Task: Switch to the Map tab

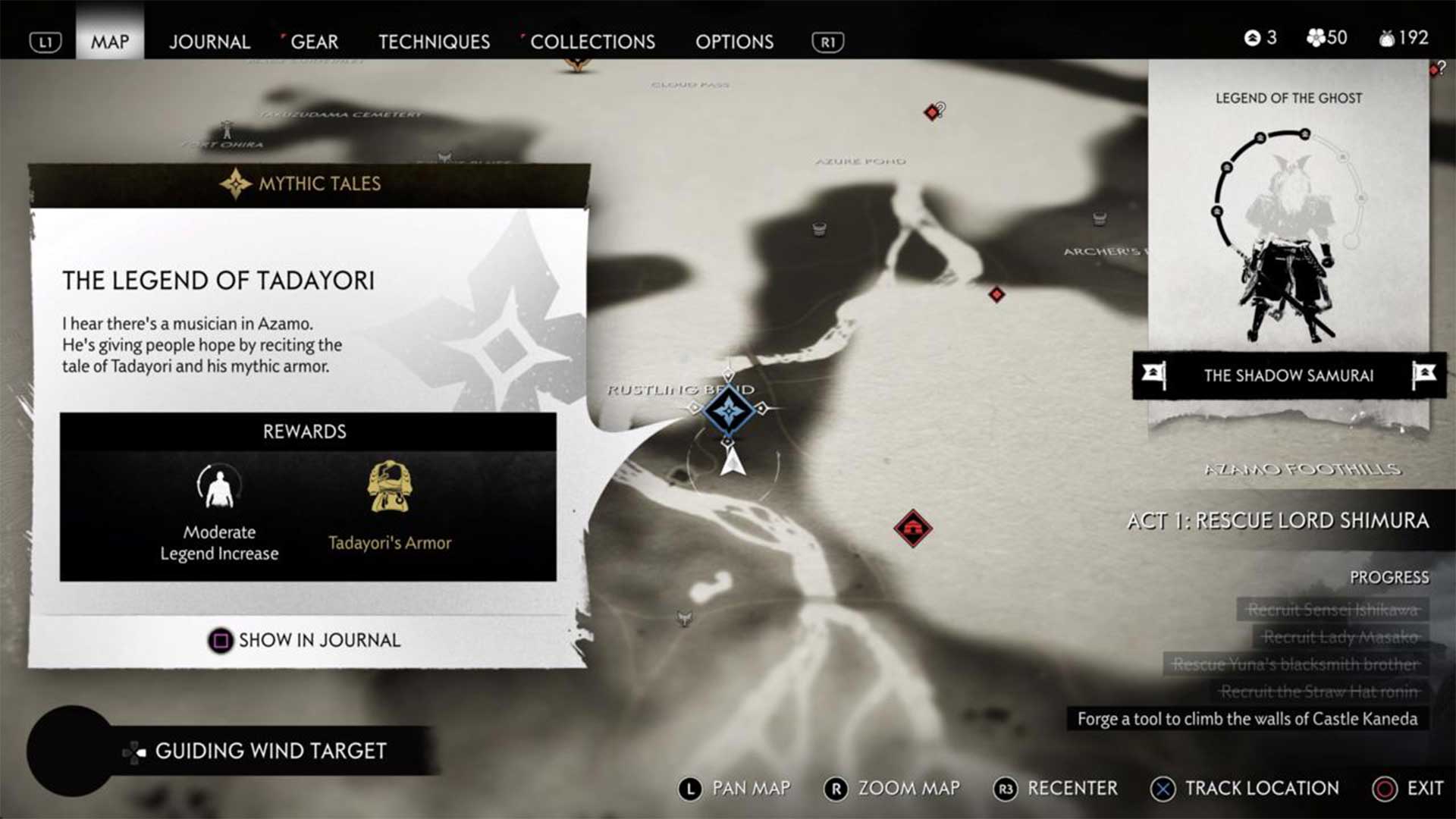Action: click(x=110, y=42)
